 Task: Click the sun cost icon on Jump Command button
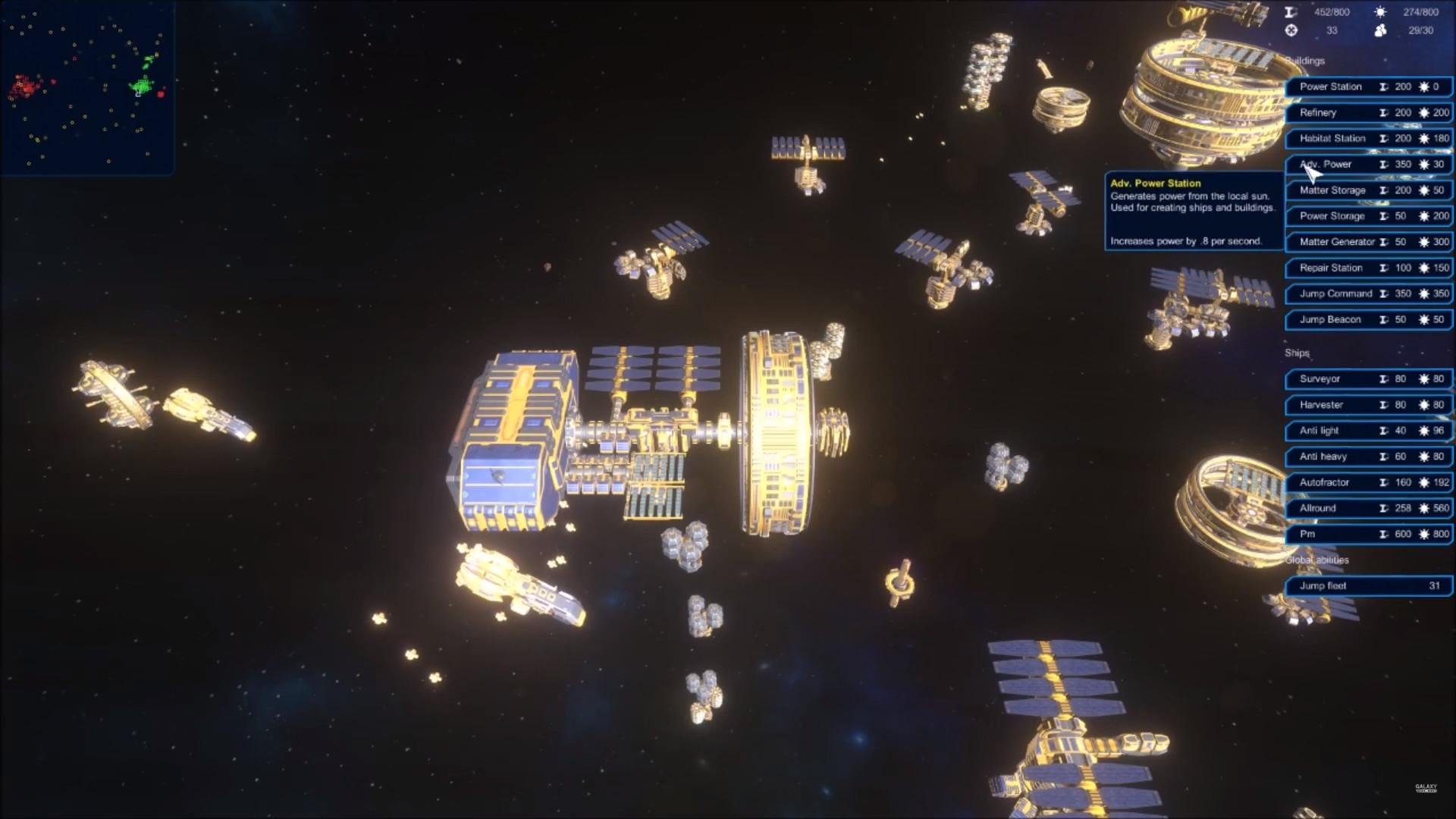point(1424,293)
